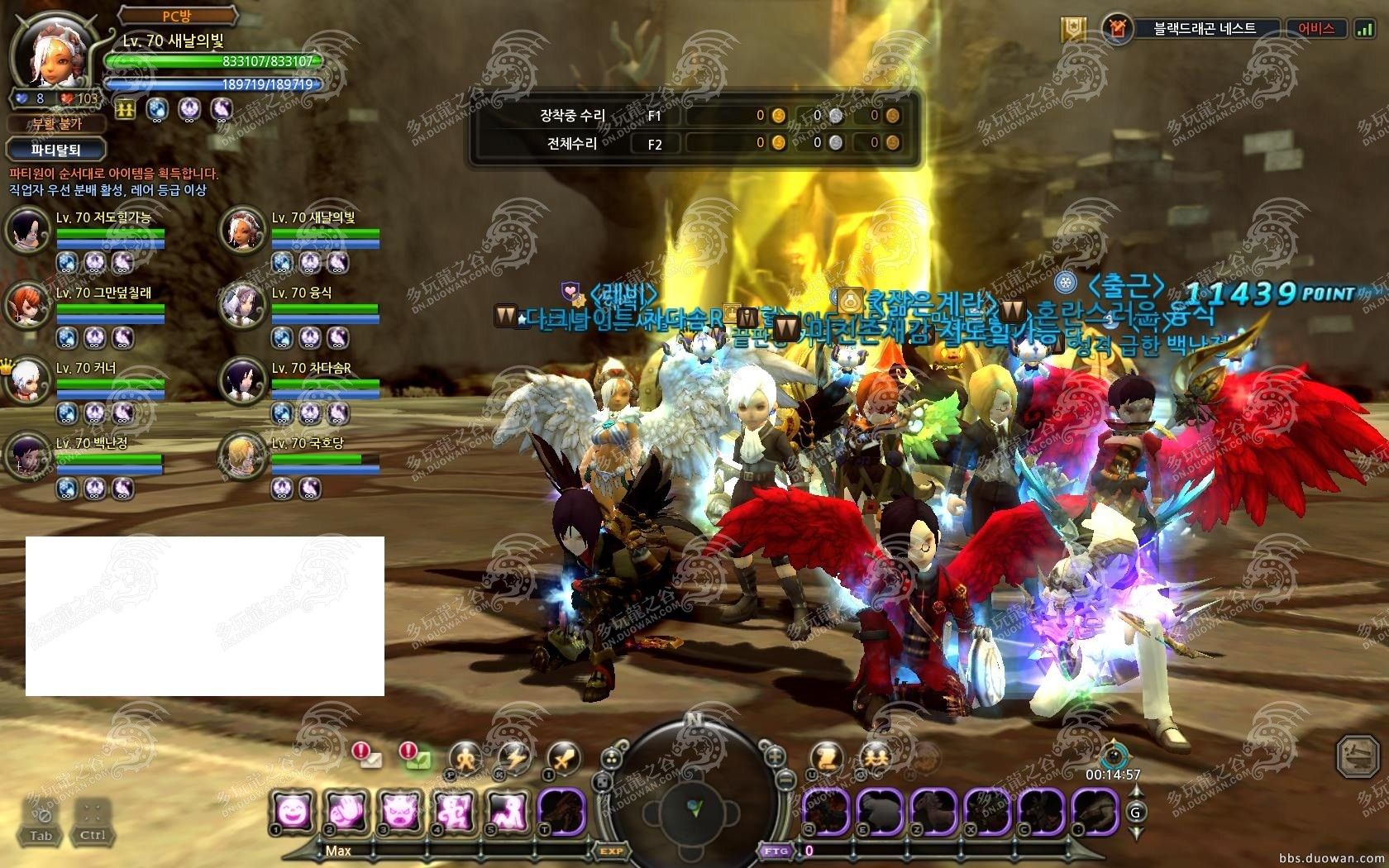Screen dimensions: 1389x868
Task: Use the smiling face emote slot
Action: coord(294,811)
